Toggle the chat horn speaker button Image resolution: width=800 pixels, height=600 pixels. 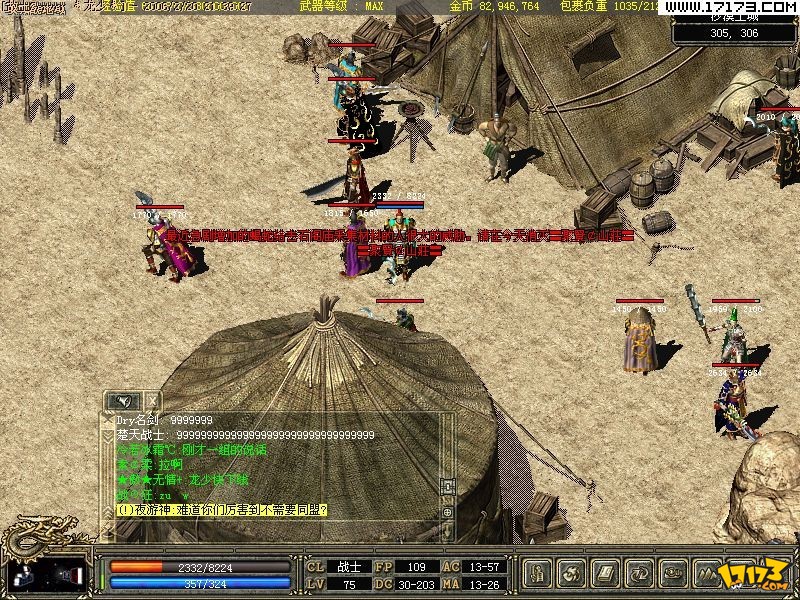pos(124,401)
